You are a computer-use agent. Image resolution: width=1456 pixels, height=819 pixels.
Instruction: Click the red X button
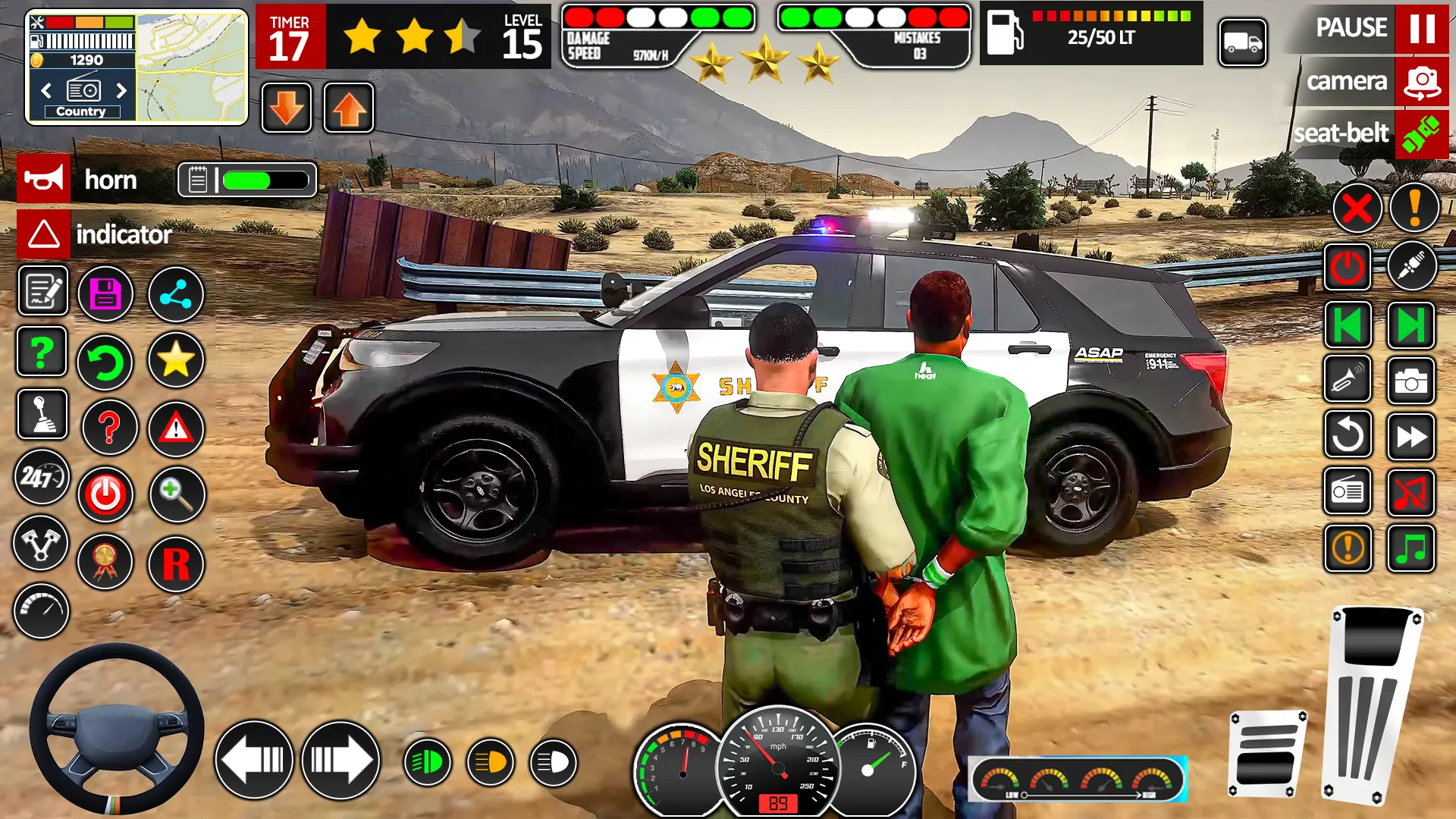1357,208
